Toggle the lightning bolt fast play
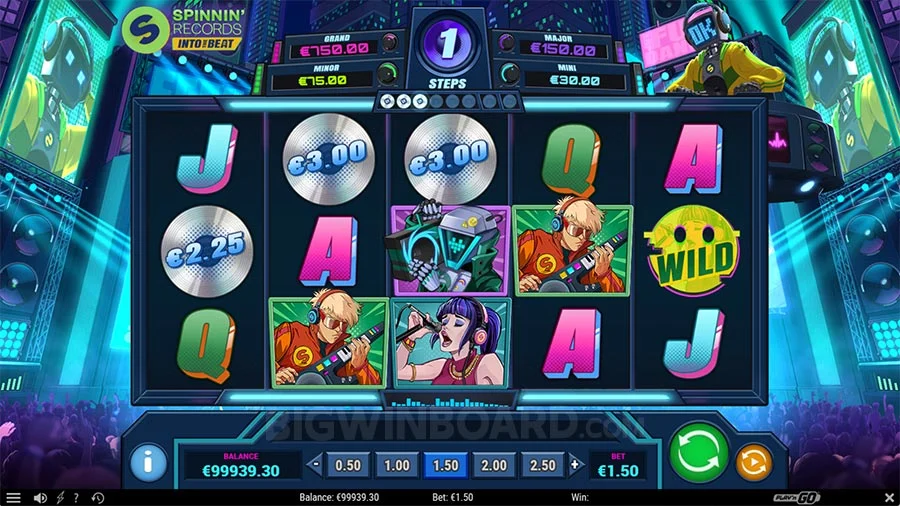Viewport: 900px width, 506px height. pyautogui.click(x=59, y=497)
